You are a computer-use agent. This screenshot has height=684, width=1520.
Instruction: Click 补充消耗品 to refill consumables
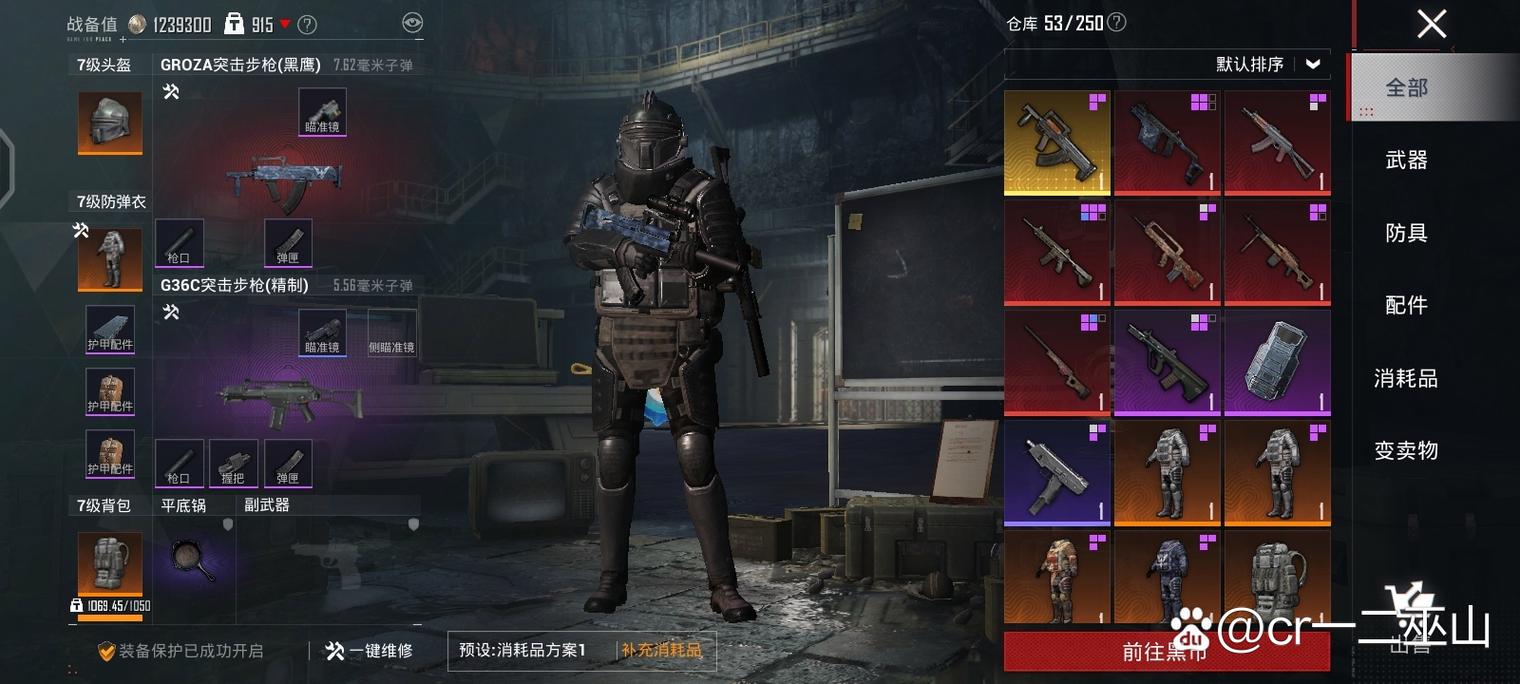(x=661, y=651)
